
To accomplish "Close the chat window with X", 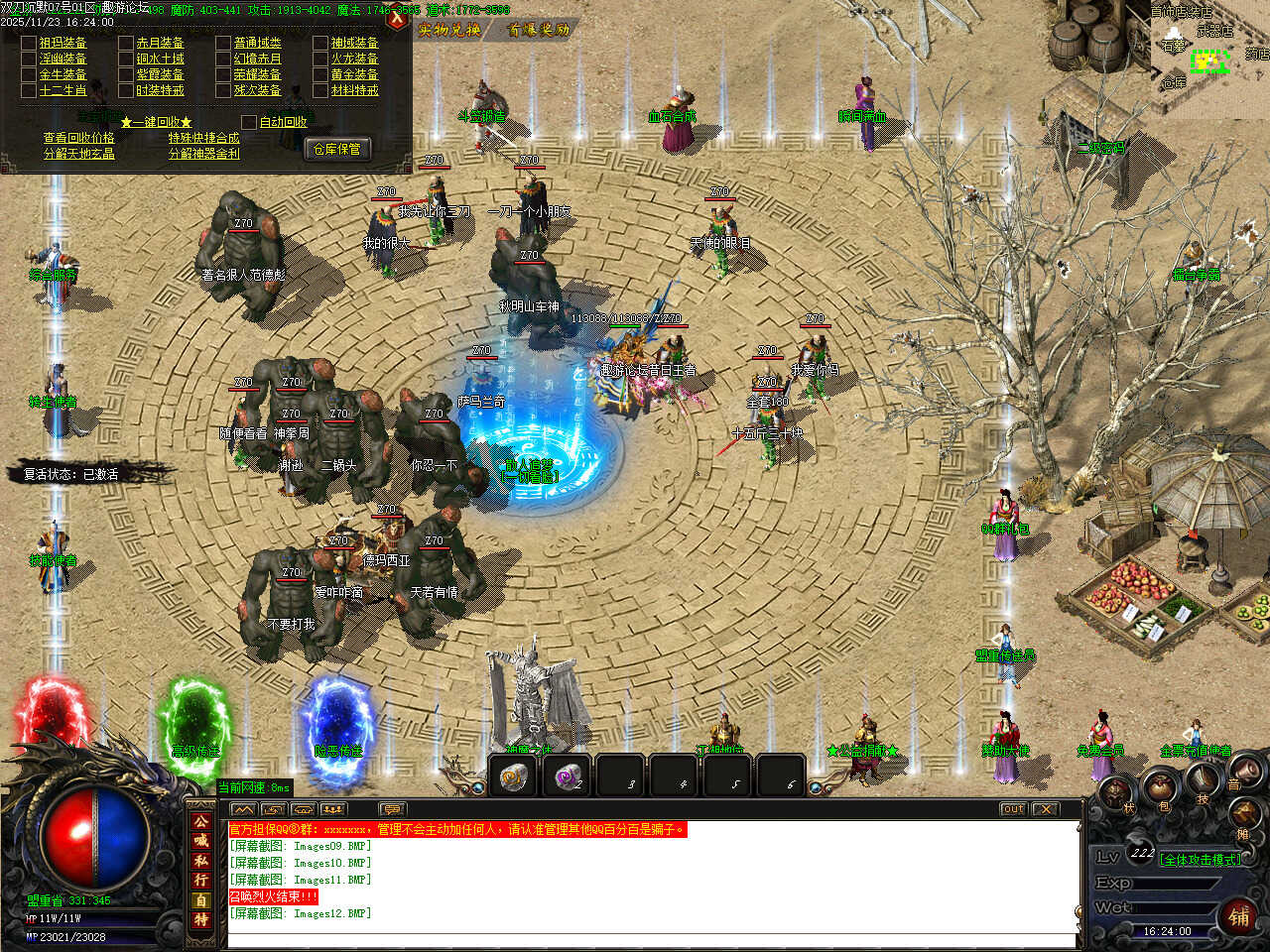I will (1045, 809).
